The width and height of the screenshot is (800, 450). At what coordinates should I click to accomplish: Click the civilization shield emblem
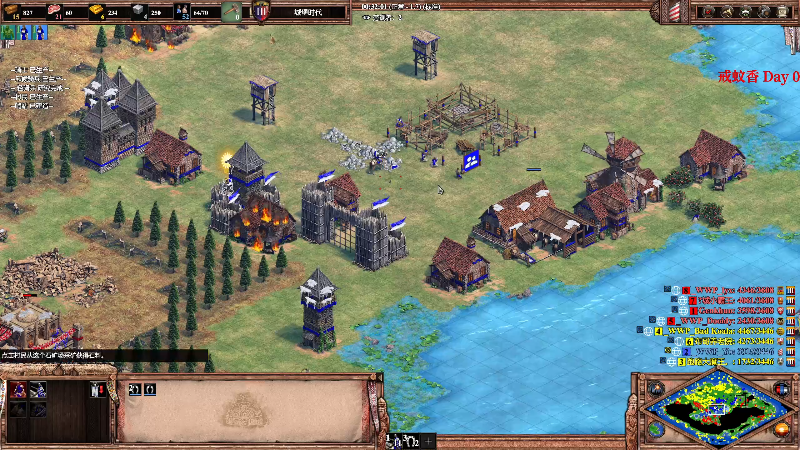[261, 12]
